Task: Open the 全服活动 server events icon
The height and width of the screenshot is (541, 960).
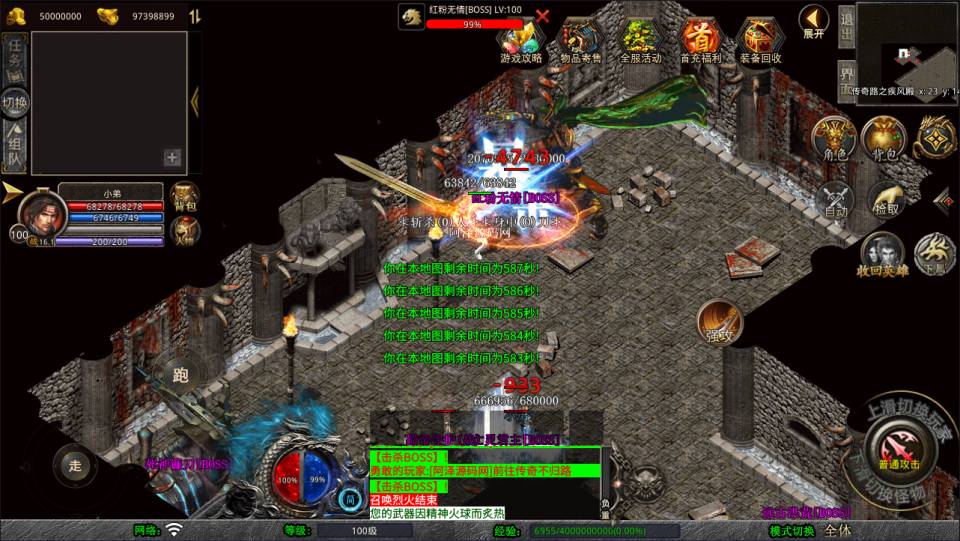Action: pyautogui.click(x=641, y=38)
